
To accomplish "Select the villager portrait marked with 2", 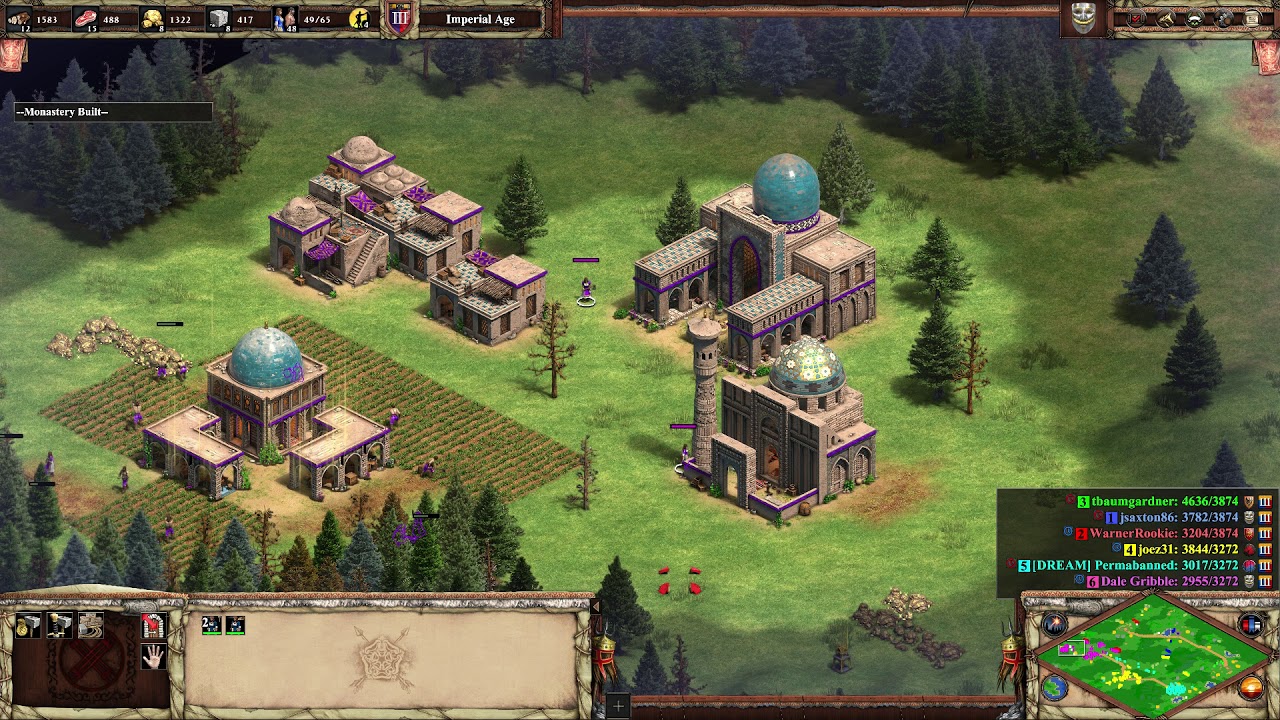I will 211,625.
